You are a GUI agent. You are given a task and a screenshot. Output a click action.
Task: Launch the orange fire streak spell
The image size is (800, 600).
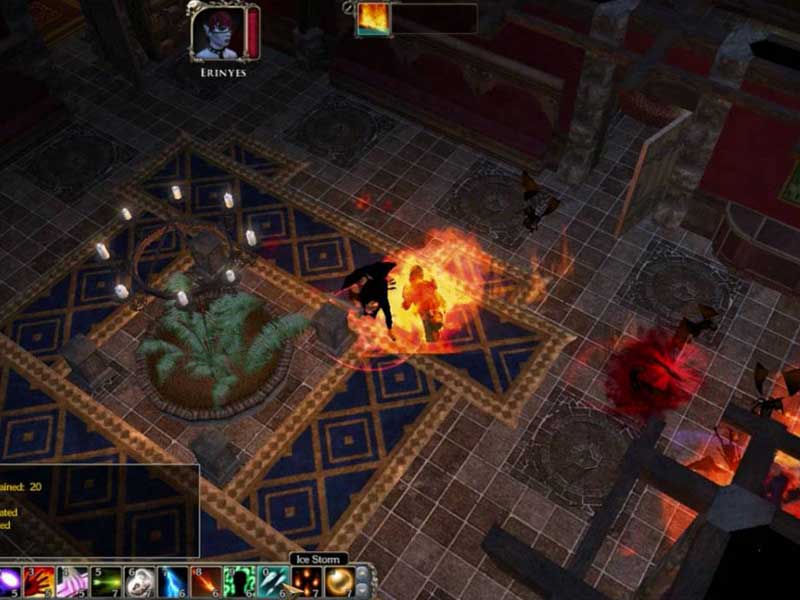(x=205, y=581)
